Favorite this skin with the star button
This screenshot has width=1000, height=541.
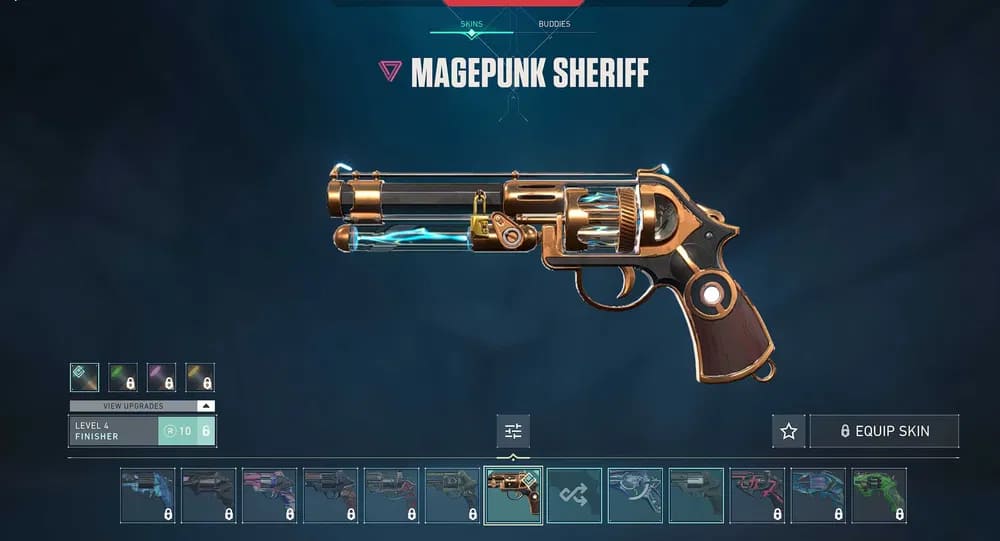pos(788,431)
